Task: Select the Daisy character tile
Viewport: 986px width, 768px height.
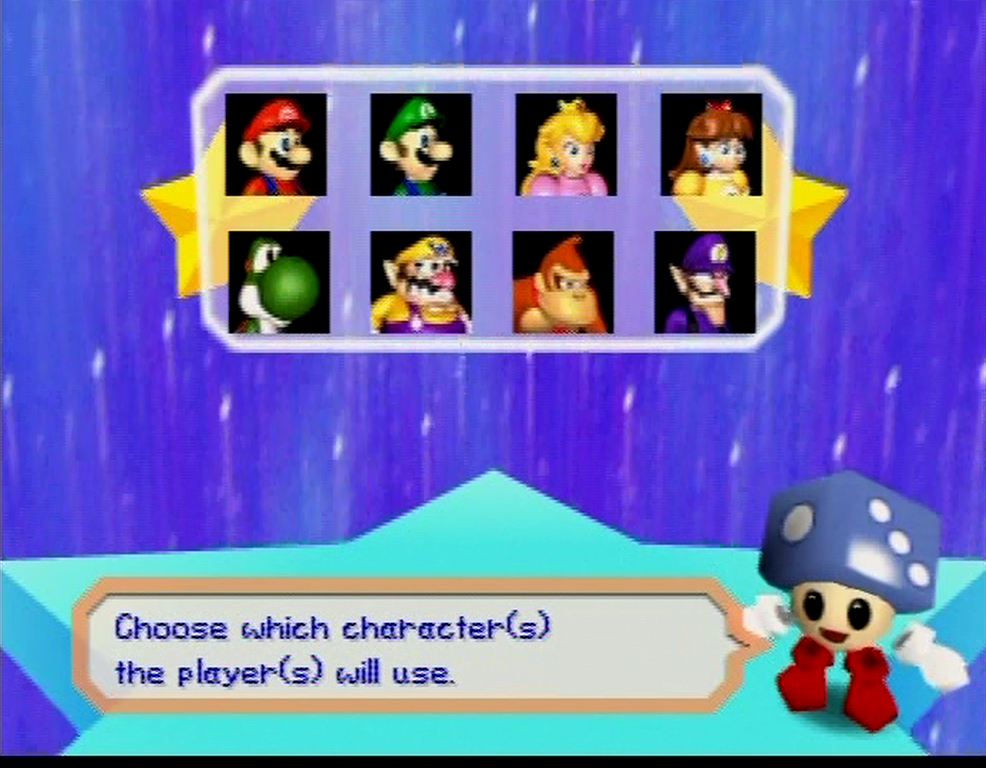Action: pos(711,144)
